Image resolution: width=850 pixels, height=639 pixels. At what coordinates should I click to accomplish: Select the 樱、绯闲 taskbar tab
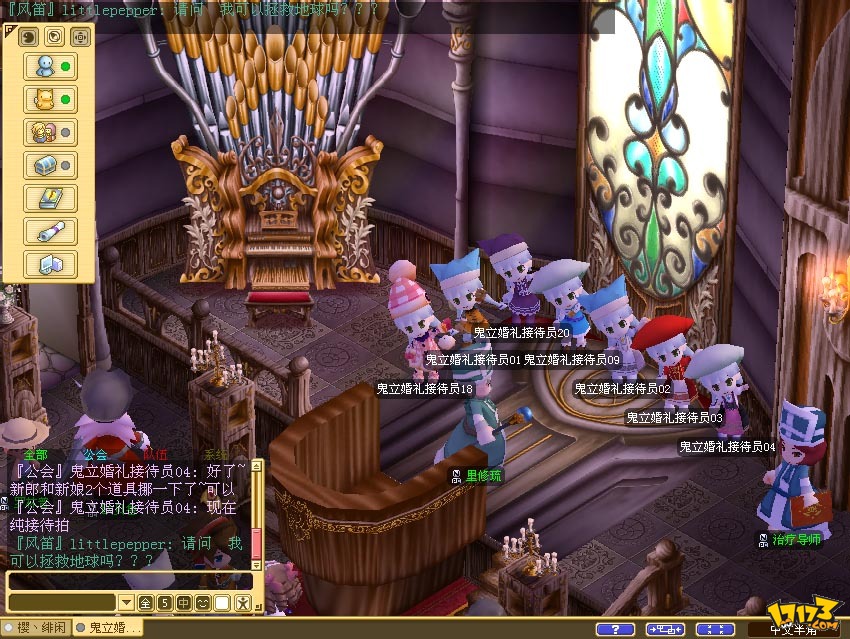click(36, 628)
